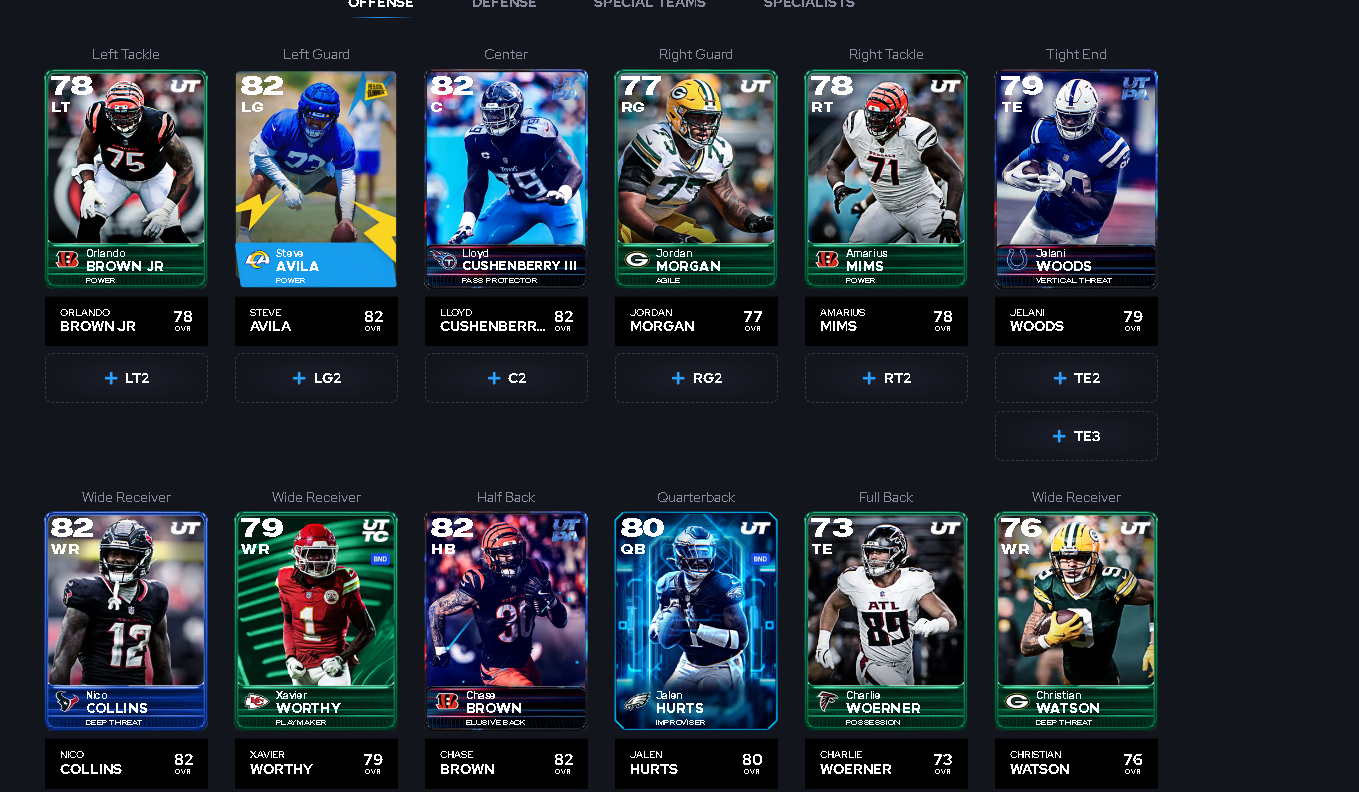The width and height of the screenshot is (1359, 792).
Task: Click the Charlie Woerner full back card
Action: (x=886, y=620)
